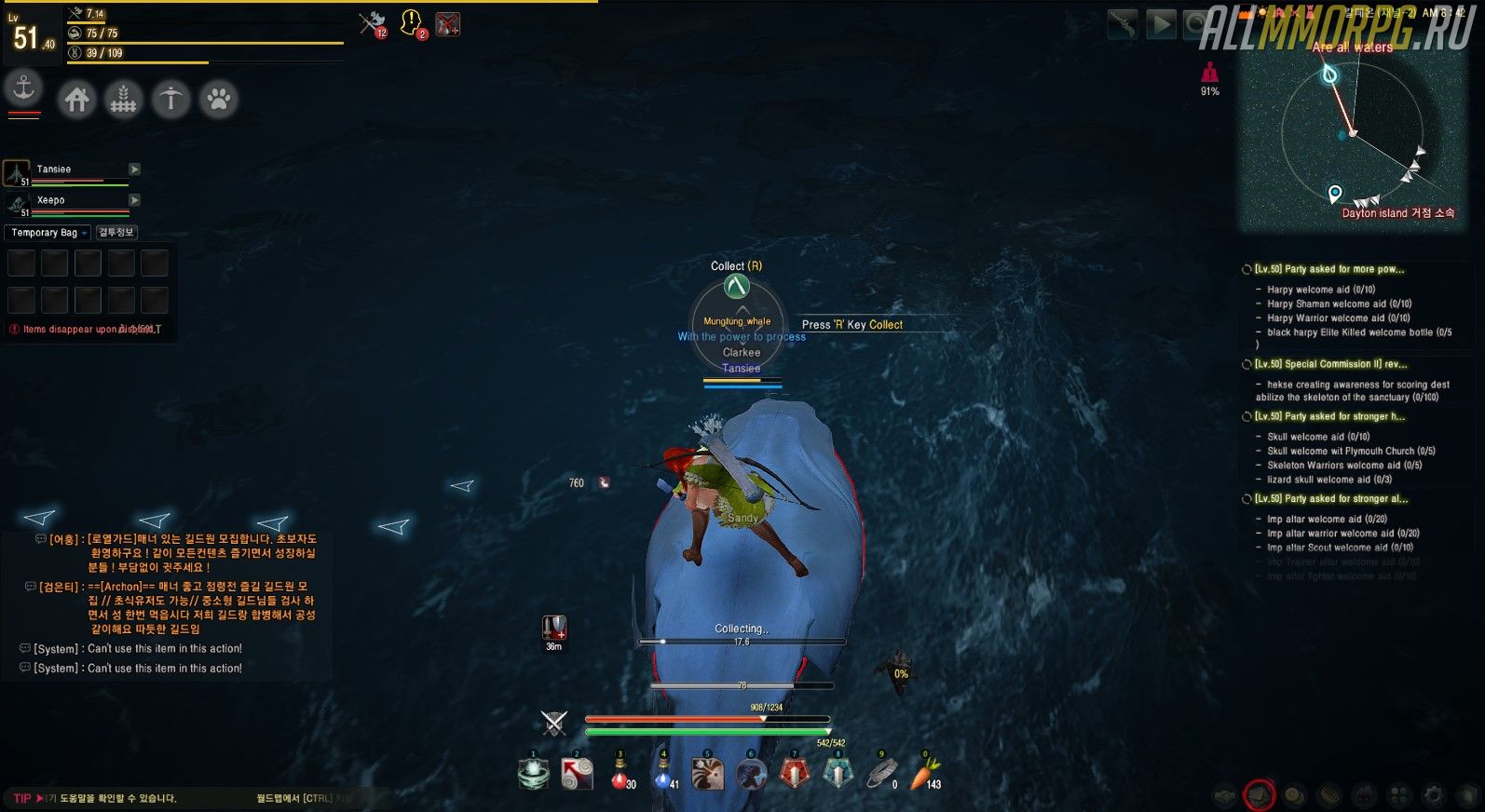1485x812 pixels.
Task: Use the blue mana potion slot
Action: 664,774
